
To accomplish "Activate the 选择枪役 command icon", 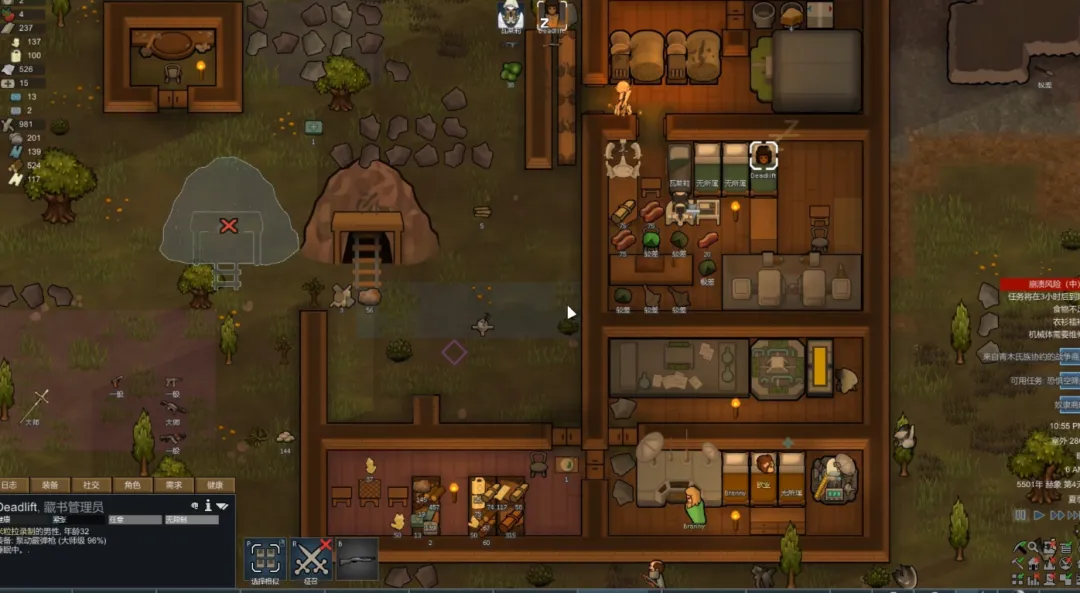I will coord(266,559).
